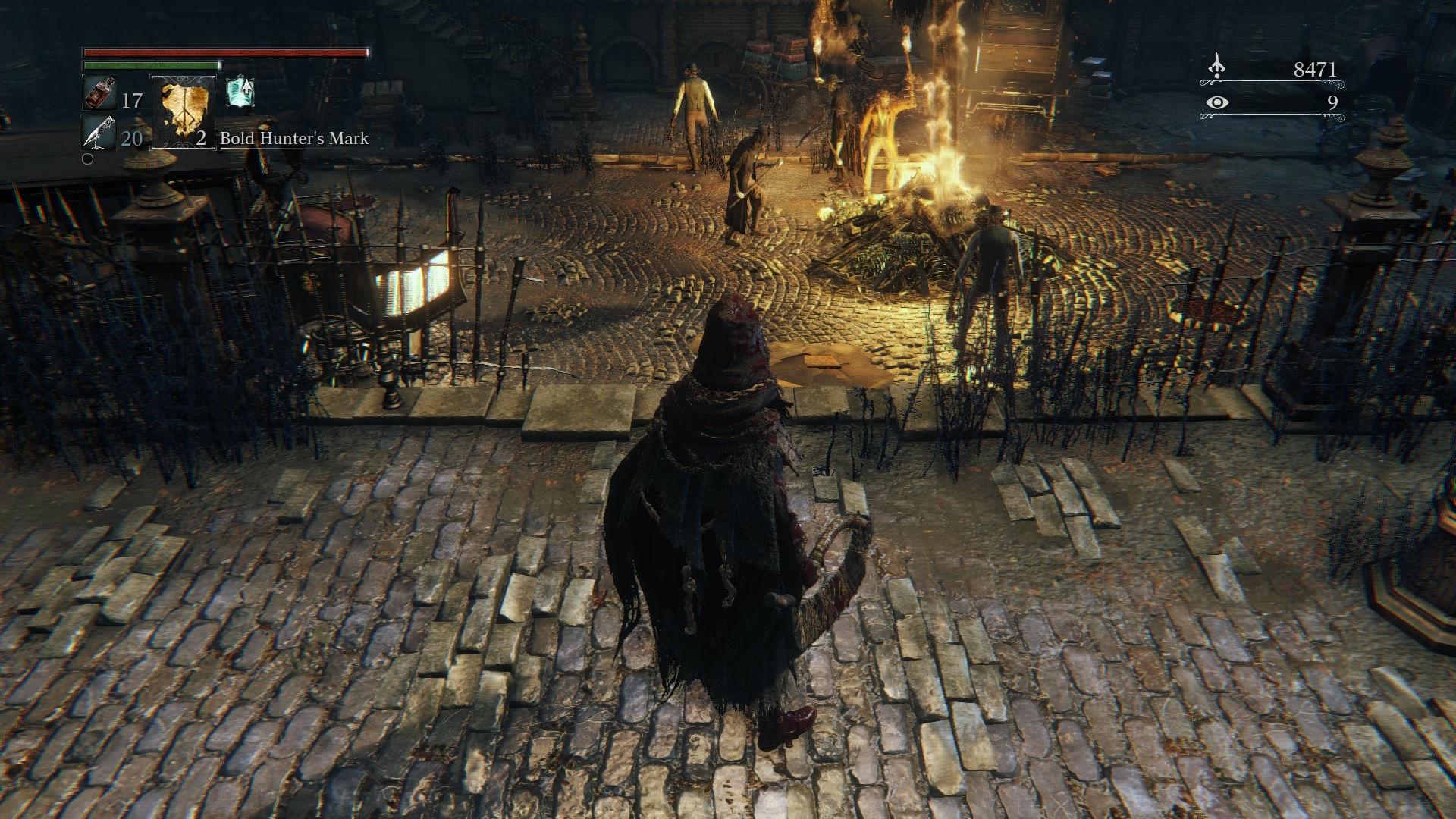1456x819 pixels.
Task: Select the Blood Vial item icon
Action: click(x=98, y=94)
